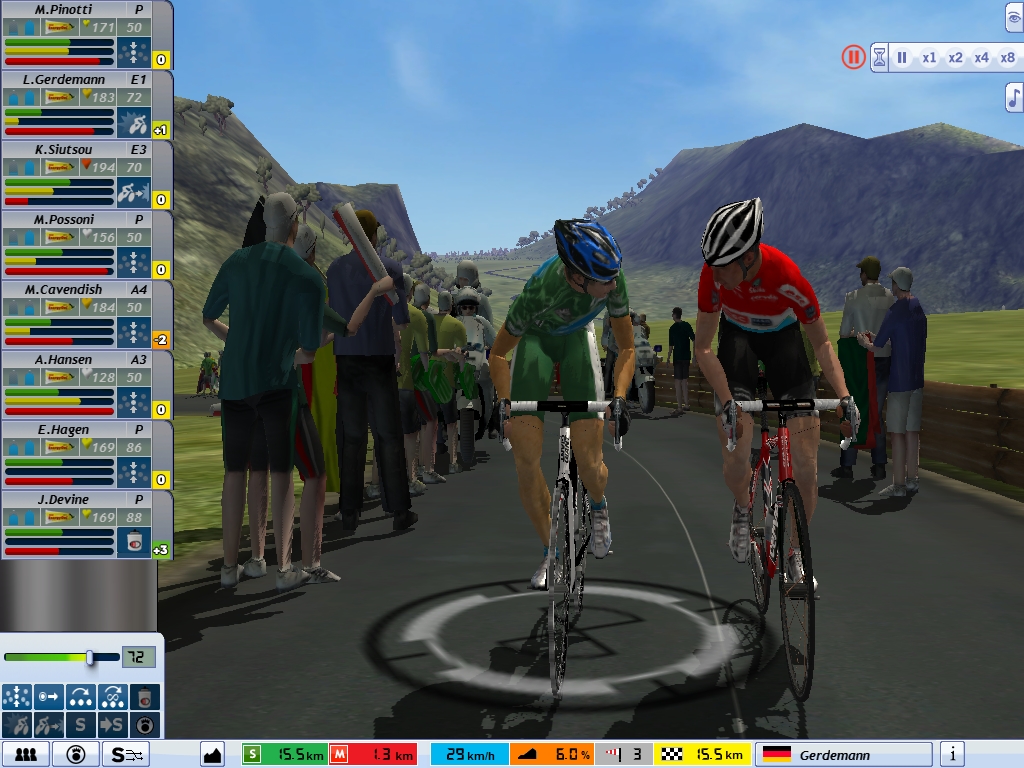Click the Gerdemann rider name field
Screen dimensions: 1024x768
click(x=844, y=755)
